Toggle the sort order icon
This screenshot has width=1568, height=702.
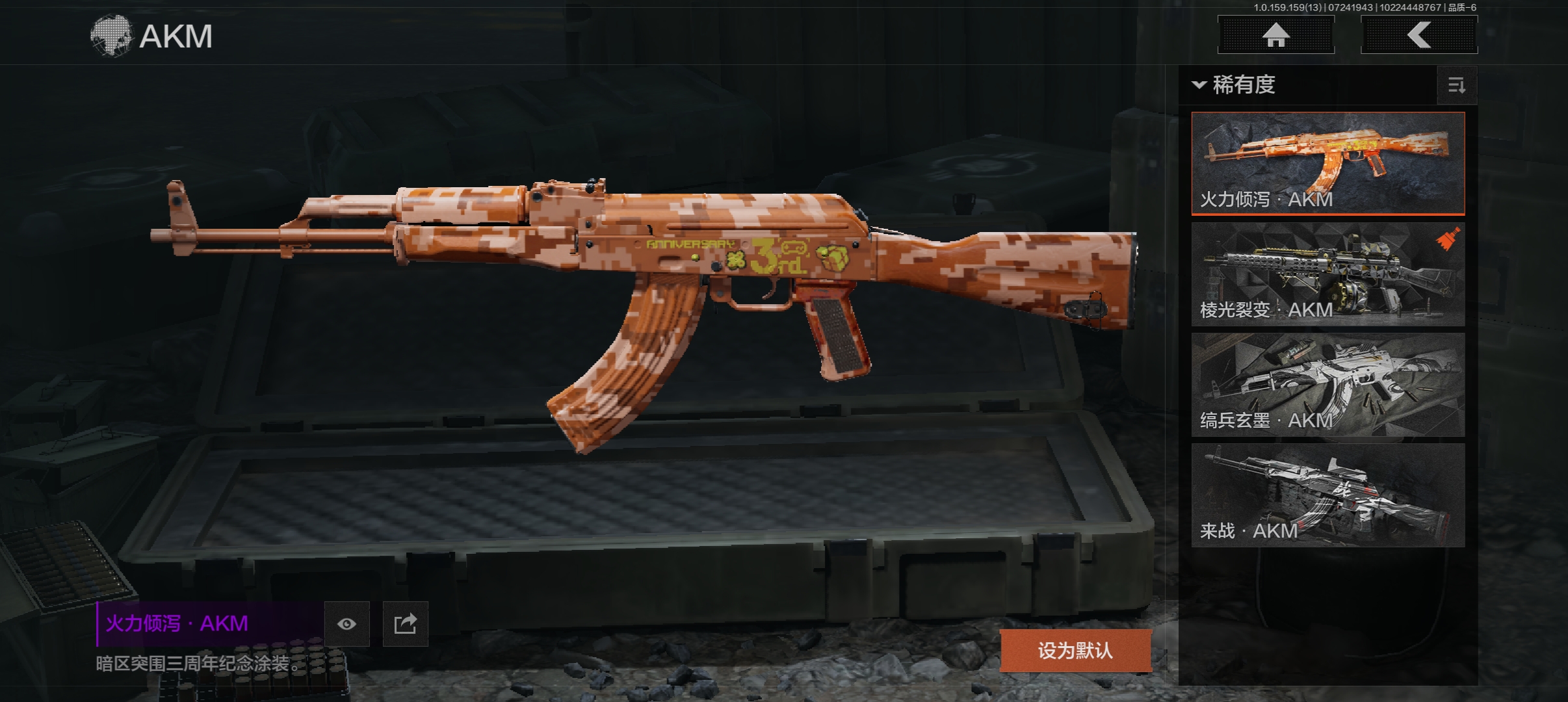(x=1456, y=85)
